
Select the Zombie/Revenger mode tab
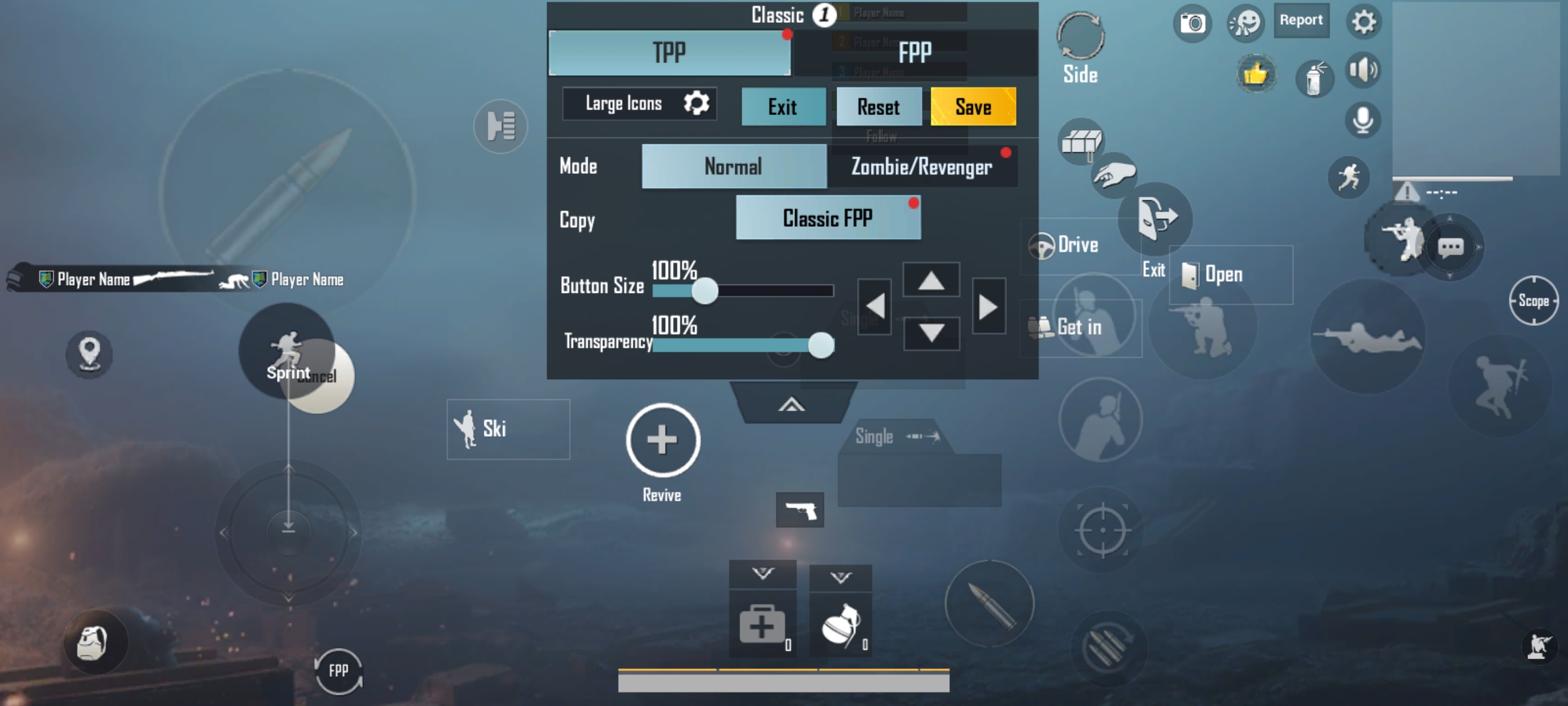[x=922, y=167]
